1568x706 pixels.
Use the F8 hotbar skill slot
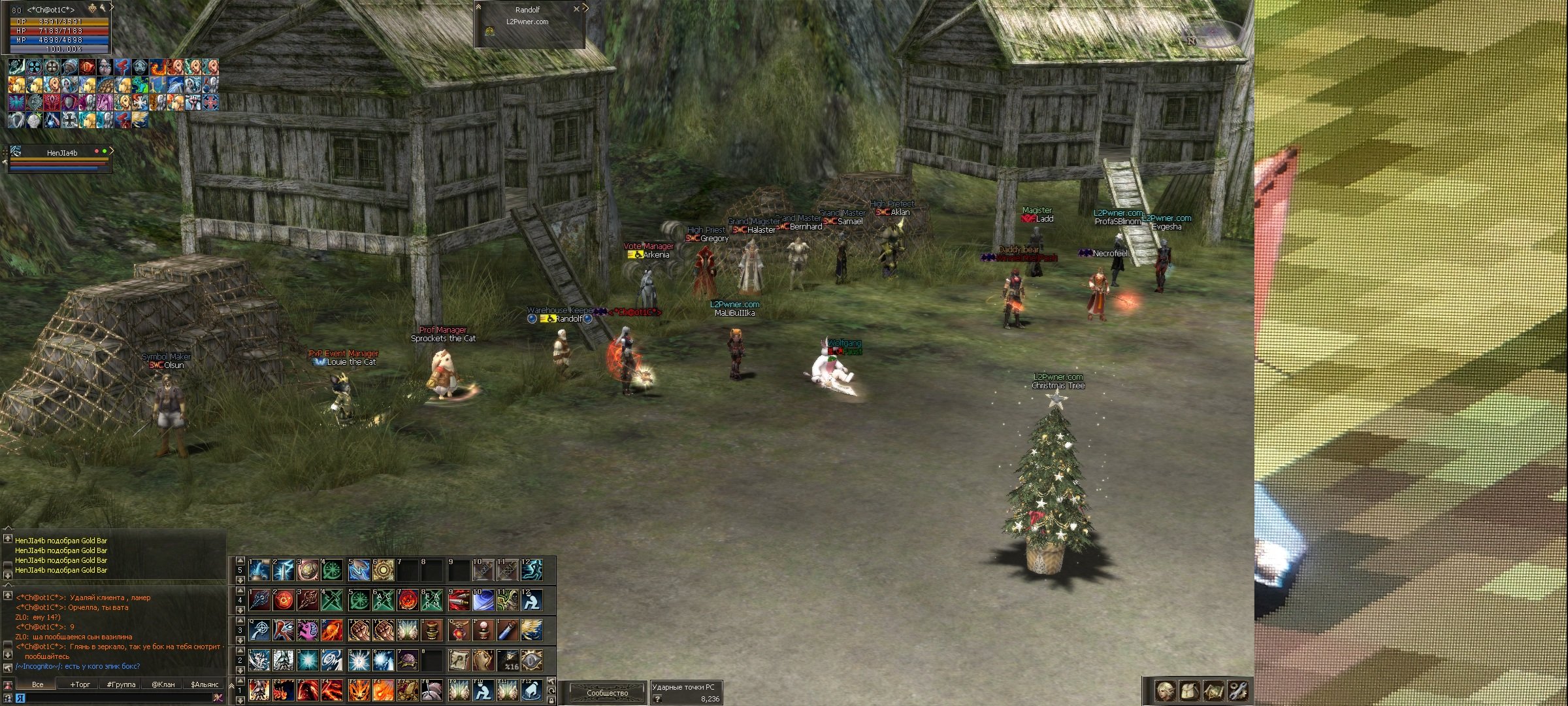432,690
